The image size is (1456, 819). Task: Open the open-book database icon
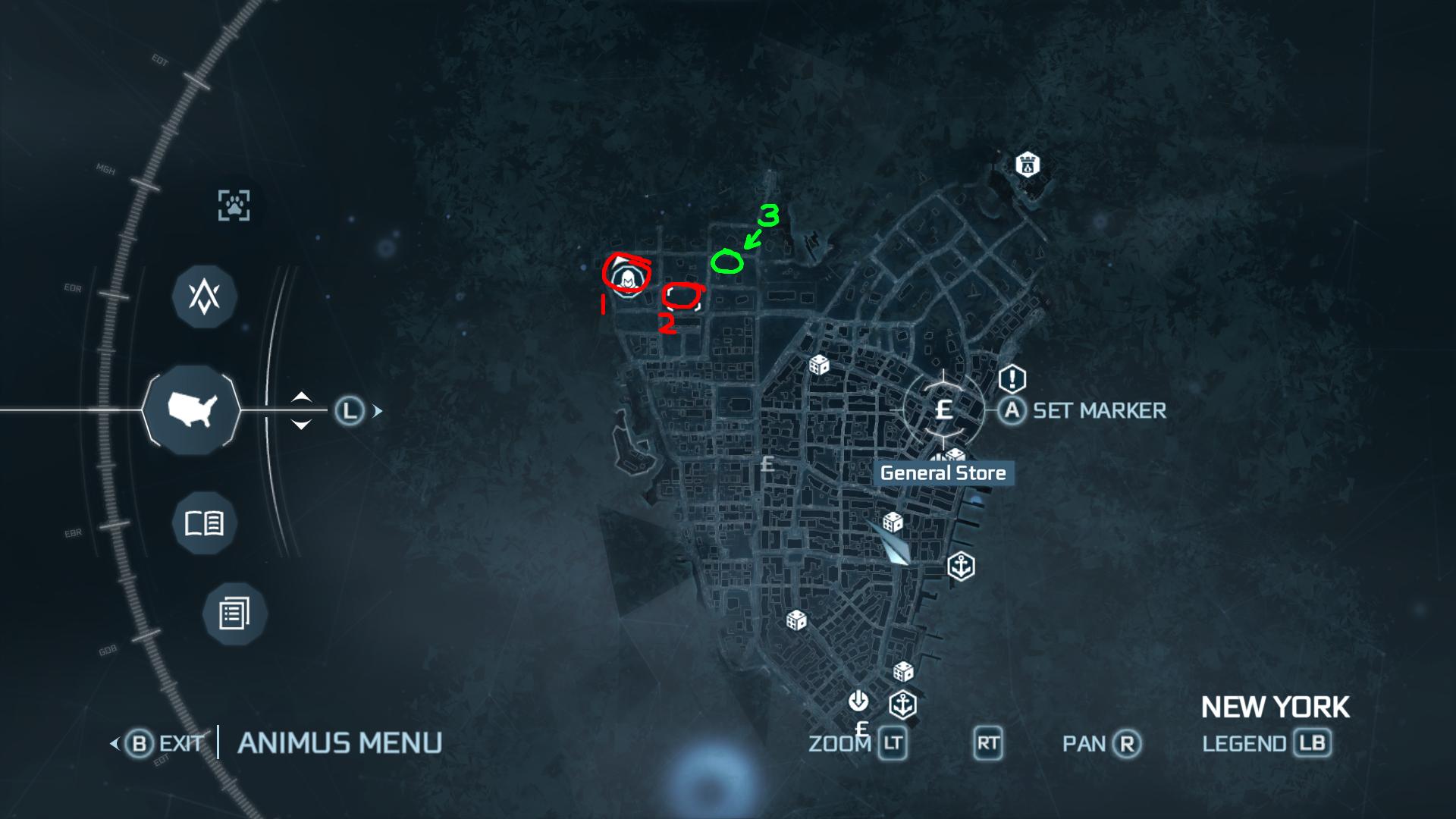pyautogui.click(x=205, y=523)
